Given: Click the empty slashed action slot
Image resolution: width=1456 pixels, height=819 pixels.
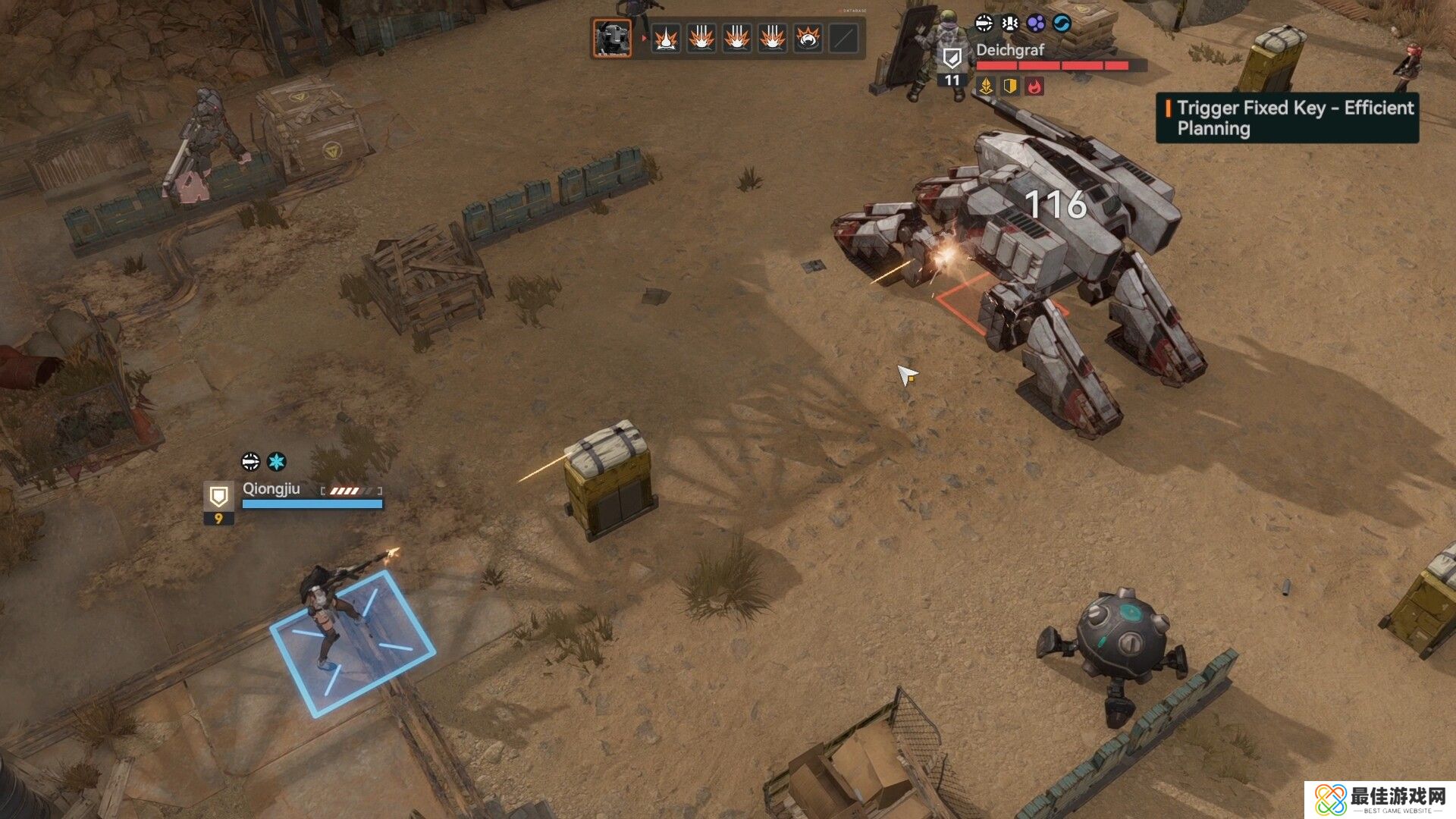Looking at the screenshot, I should coord(843,38).
